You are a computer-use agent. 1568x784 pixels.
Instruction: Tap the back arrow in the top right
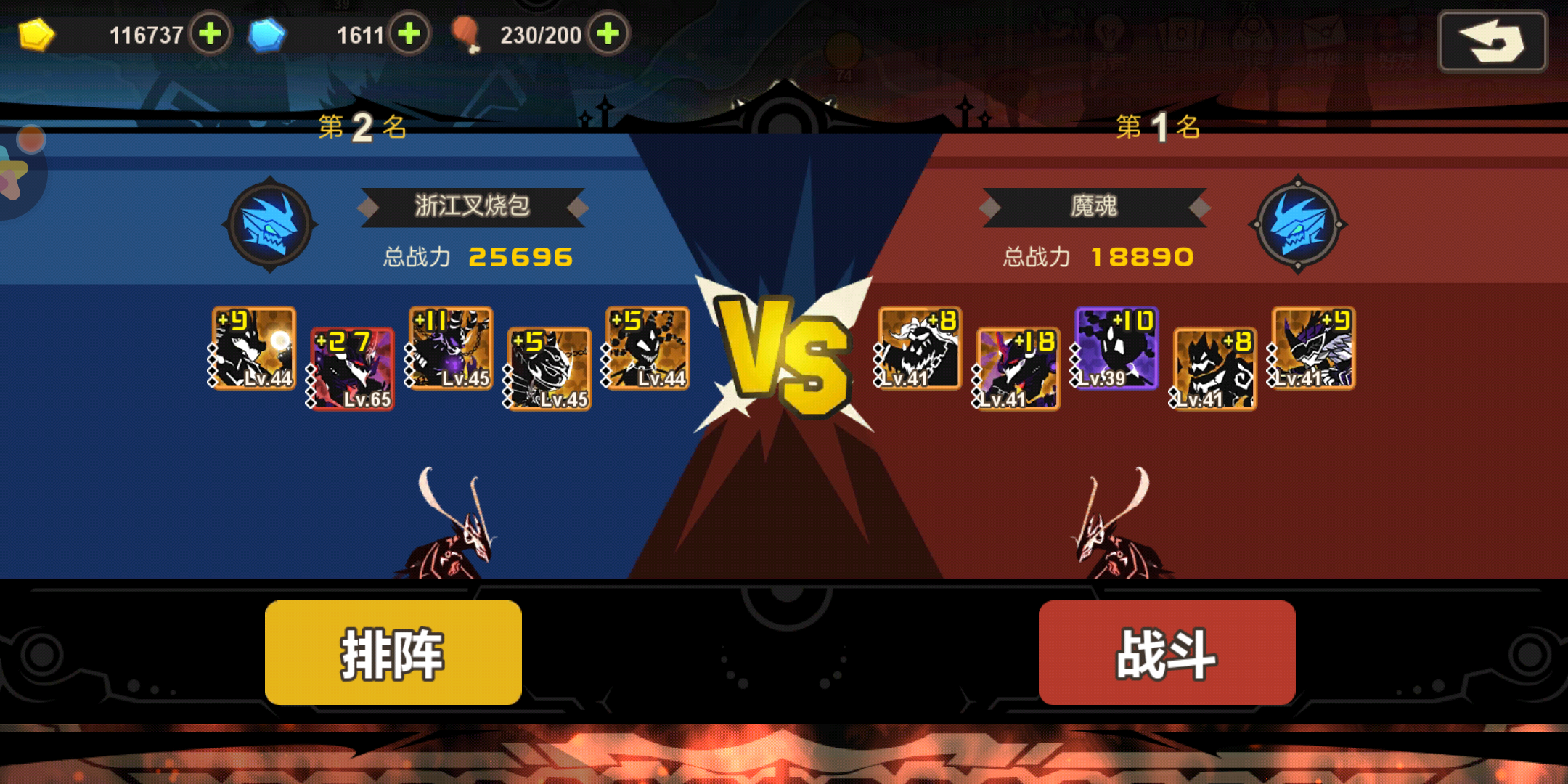pyautogui.click(x=1493, y=42)
